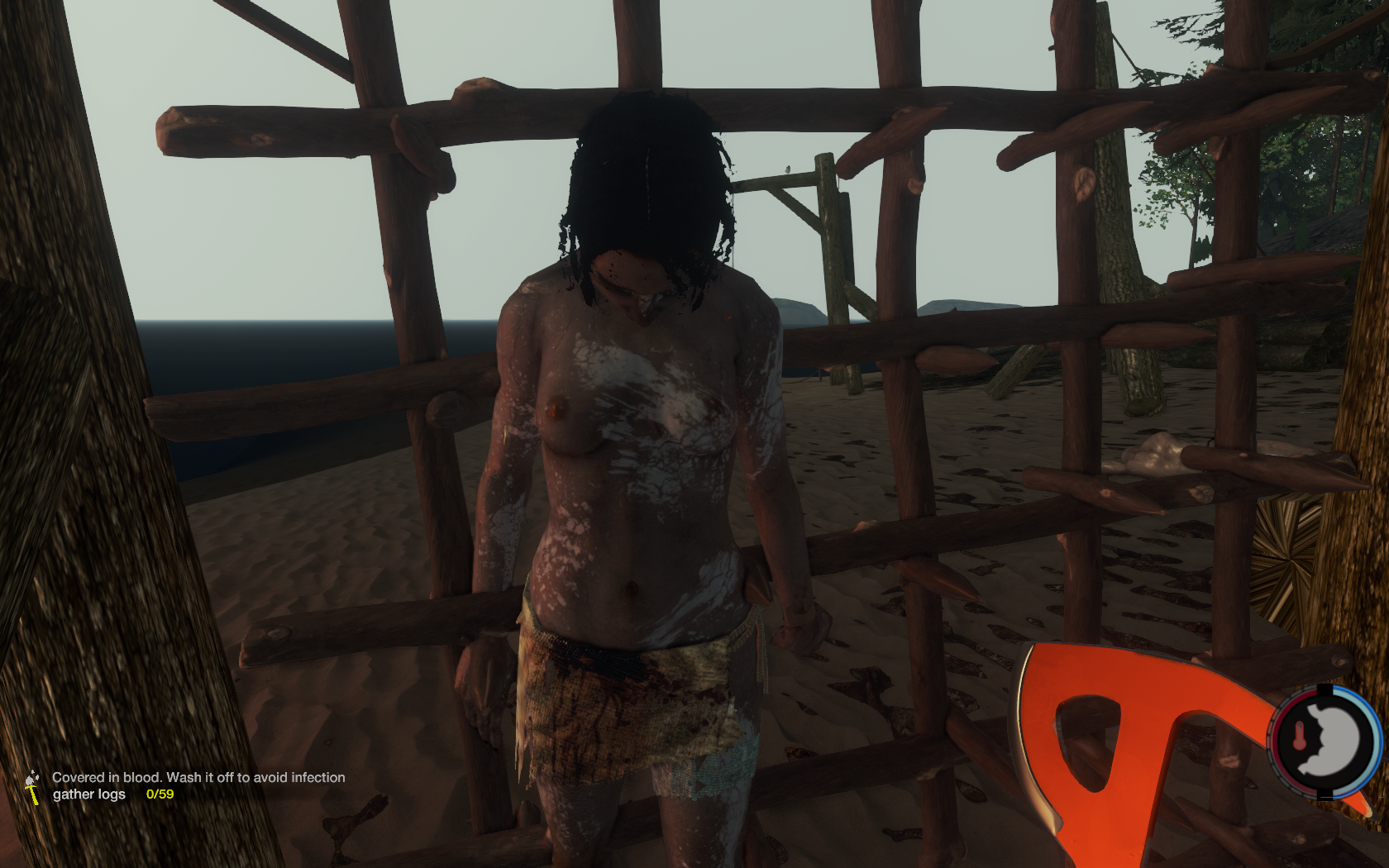Click the red thermometer cold indicator
This screenshot has height=868, width=1389.
pyautogui.click(x=1299, y=735)
